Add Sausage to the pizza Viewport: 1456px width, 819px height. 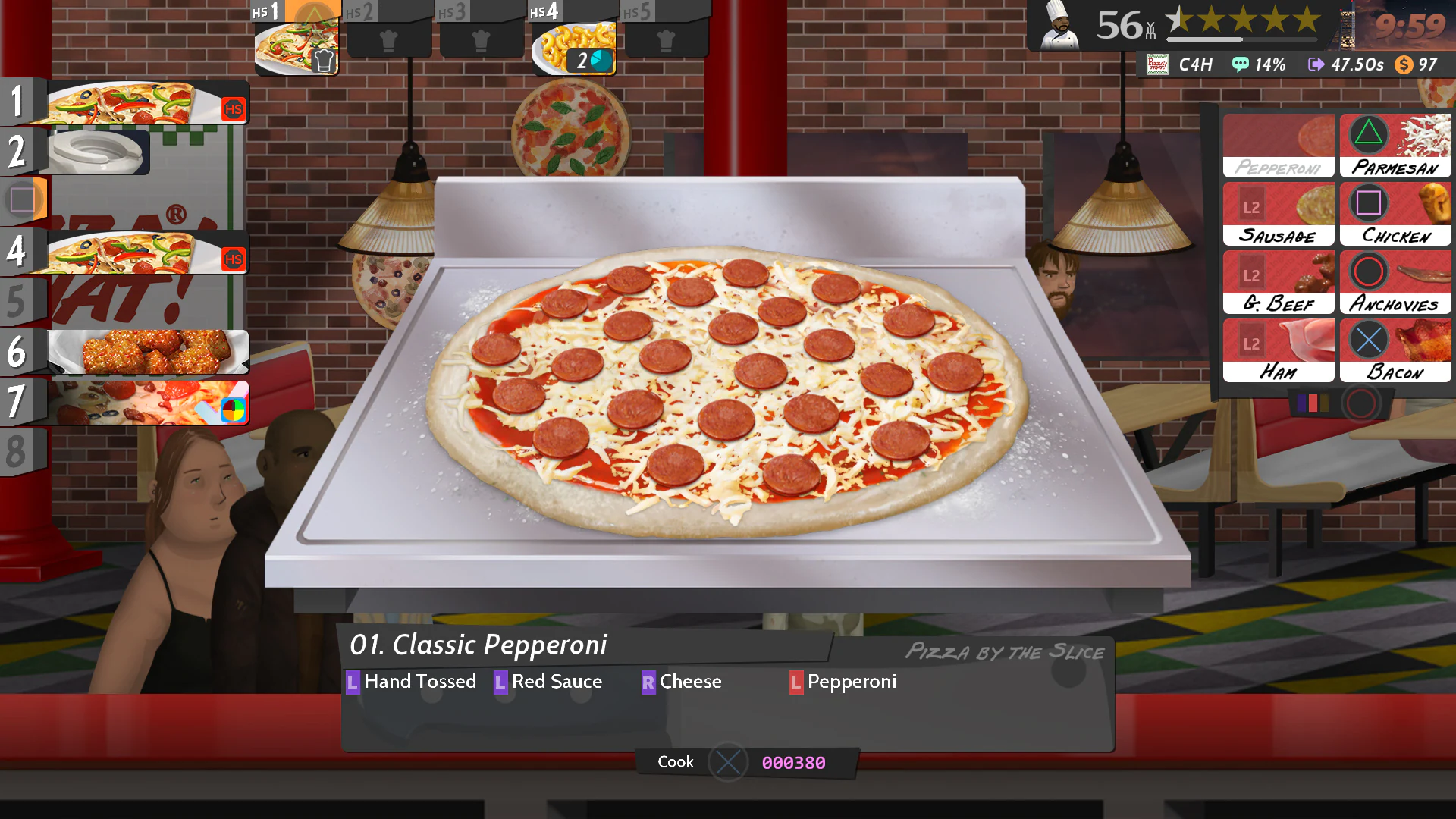(x=1279, y=212)
